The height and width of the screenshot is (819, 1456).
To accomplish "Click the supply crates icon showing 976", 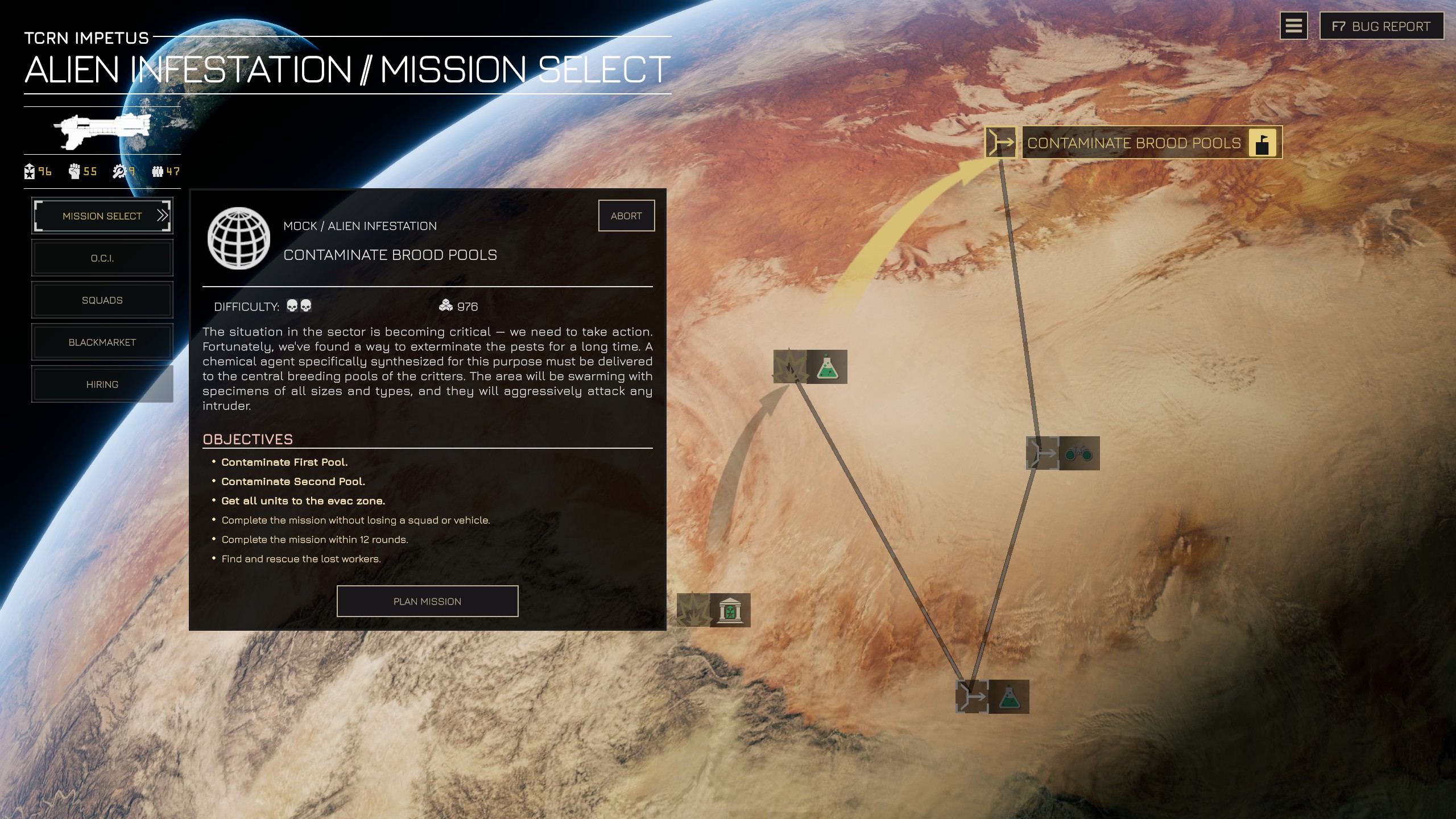I will coord(447,305).
